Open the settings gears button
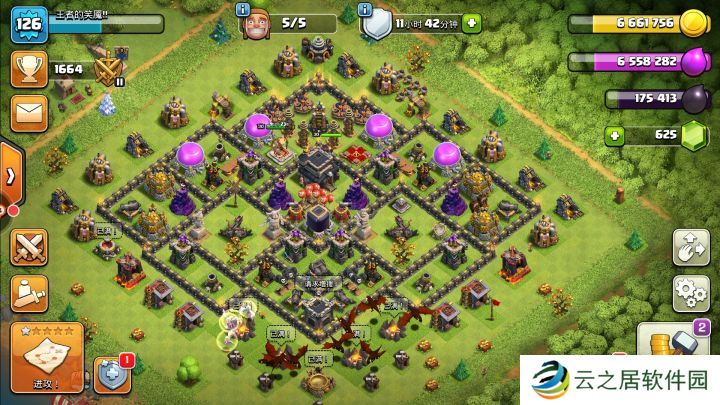The width and height of the screenshot is (720, 405). pyautogui.click(x=690, y=293)
